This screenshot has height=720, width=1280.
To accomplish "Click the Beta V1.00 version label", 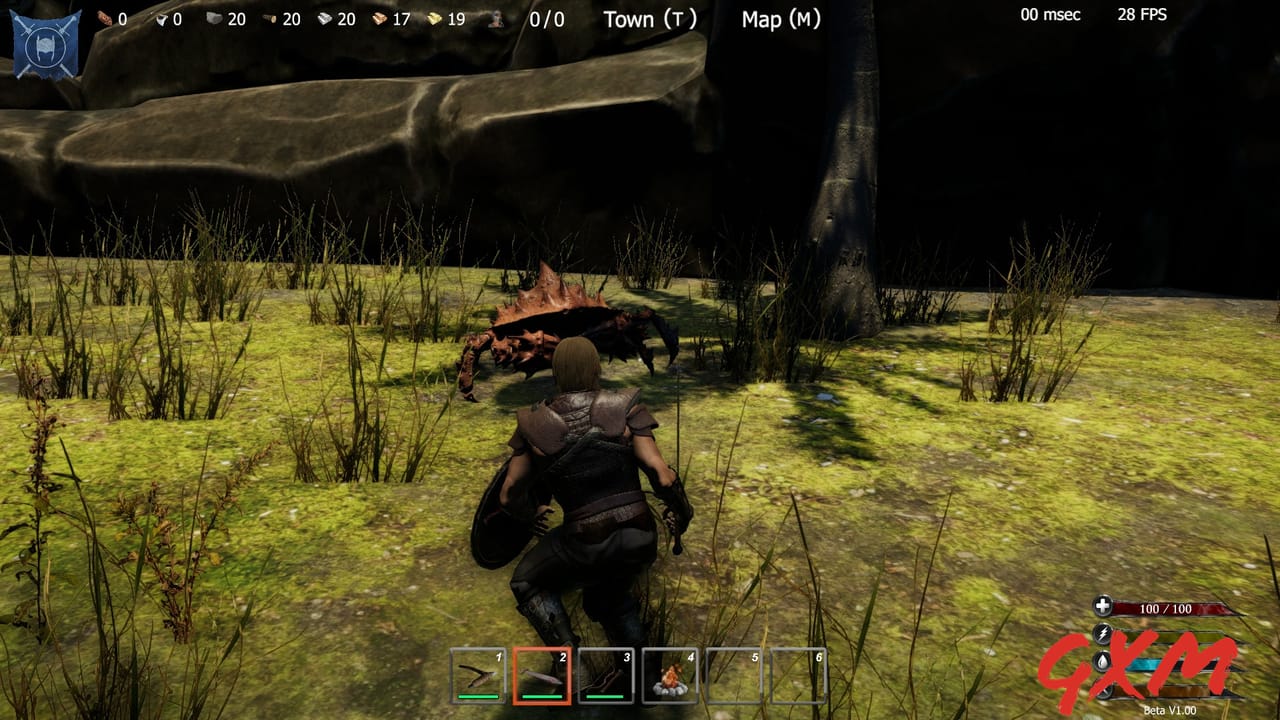I will (x=1169, y=709).
